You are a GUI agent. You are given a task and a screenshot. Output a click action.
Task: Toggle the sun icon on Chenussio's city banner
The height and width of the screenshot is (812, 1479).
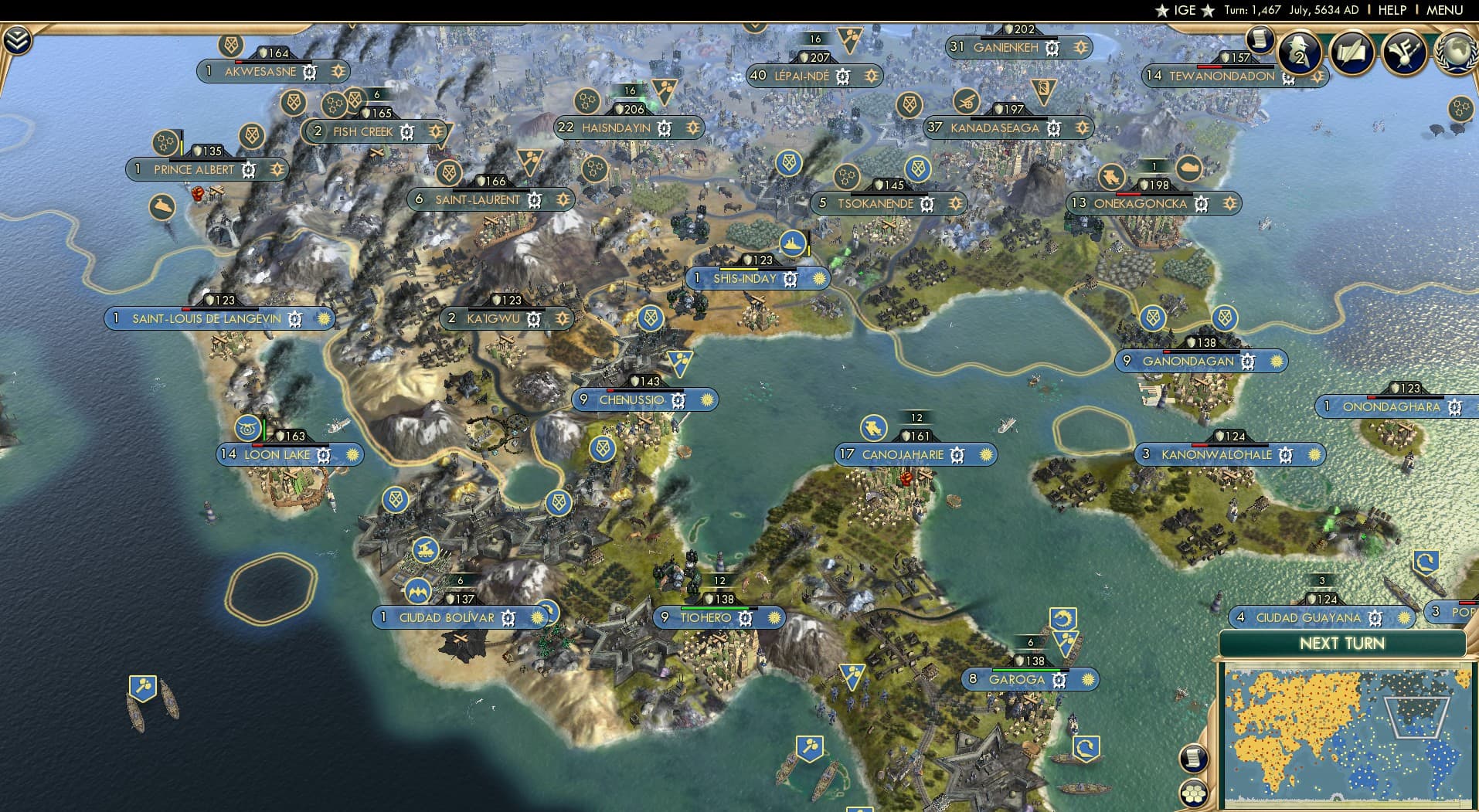[x=706, y=399]
